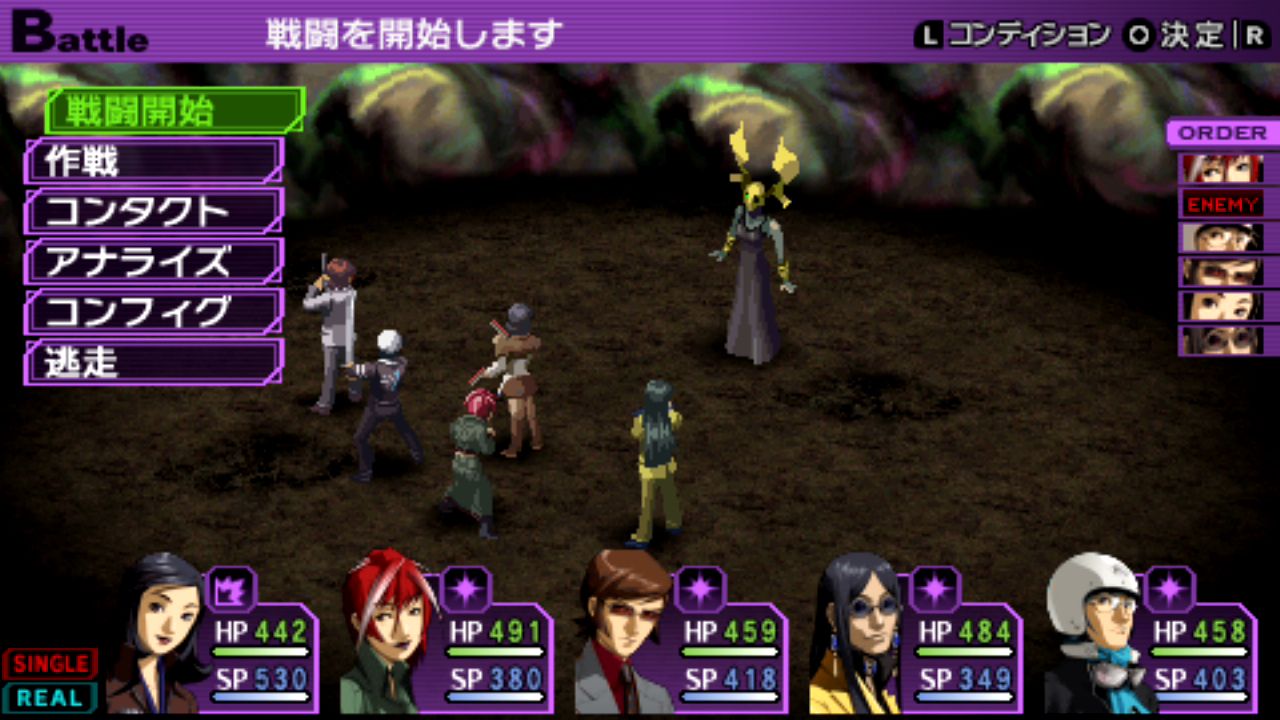Choose 逃走 to escape the battle

coord(154,362)
